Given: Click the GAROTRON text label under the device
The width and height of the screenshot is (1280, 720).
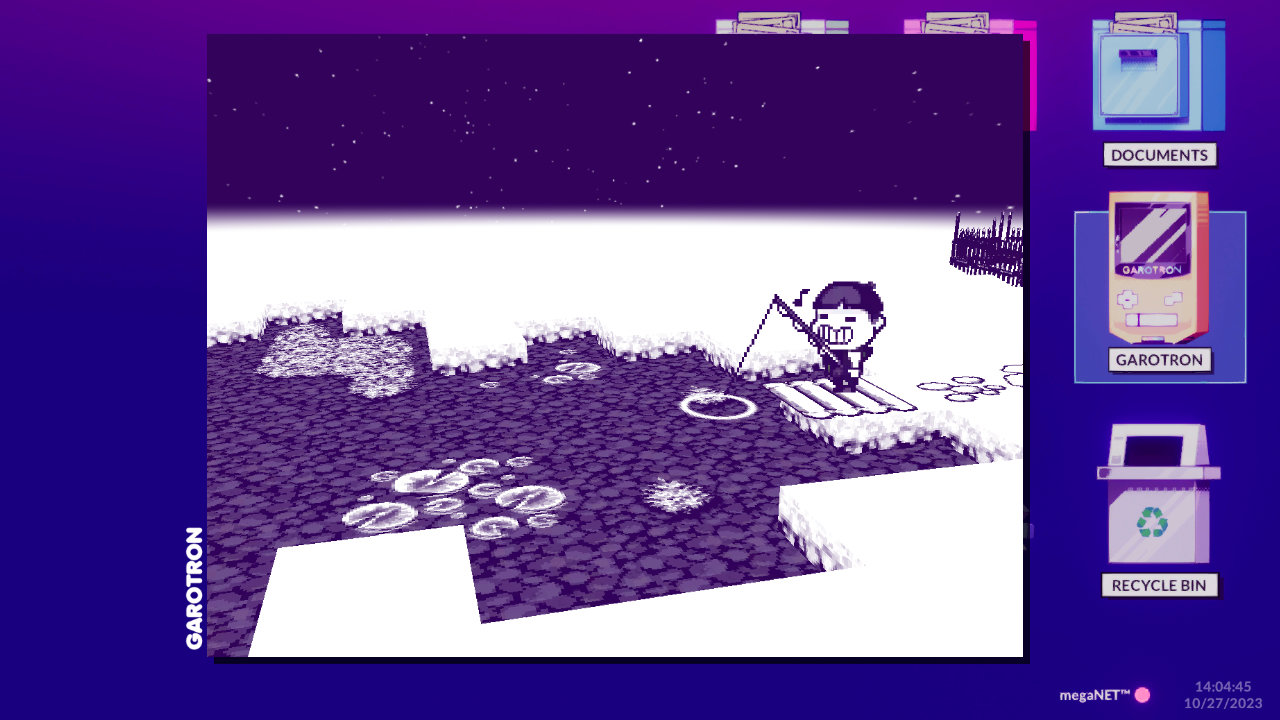Looking at the screenshot, I should click(1158, 360).
